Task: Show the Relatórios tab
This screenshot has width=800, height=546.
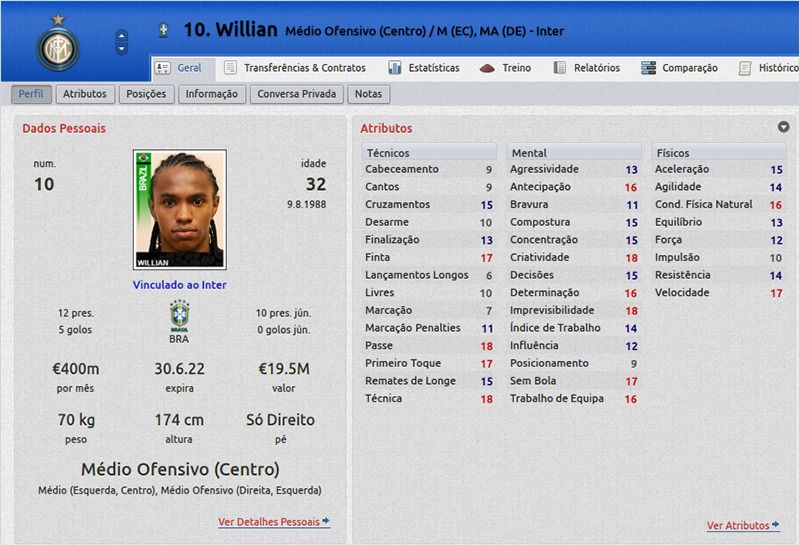Action: 586,68
